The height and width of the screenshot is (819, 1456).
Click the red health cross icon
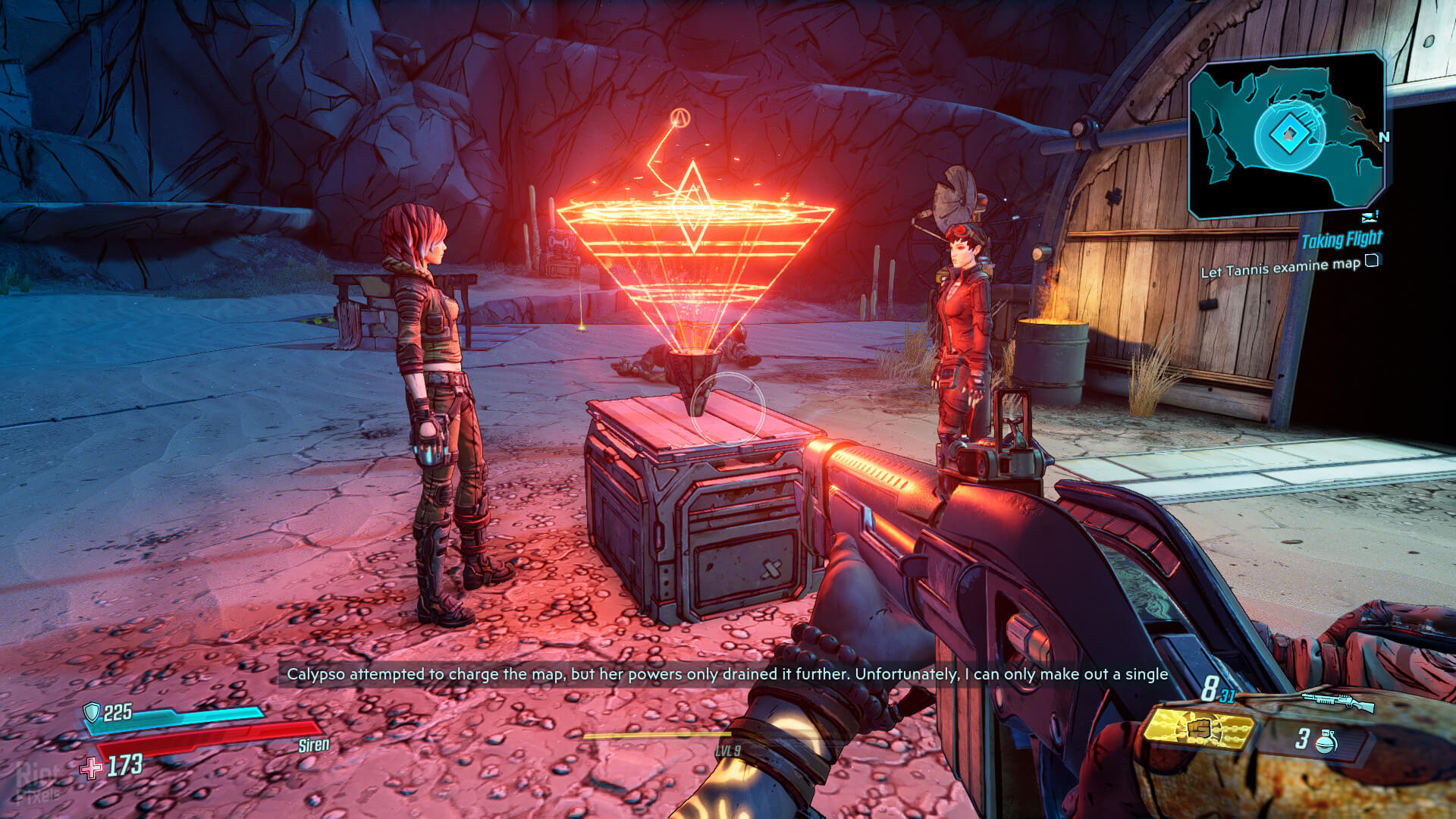pyautogui.click(x=92, y=768)
